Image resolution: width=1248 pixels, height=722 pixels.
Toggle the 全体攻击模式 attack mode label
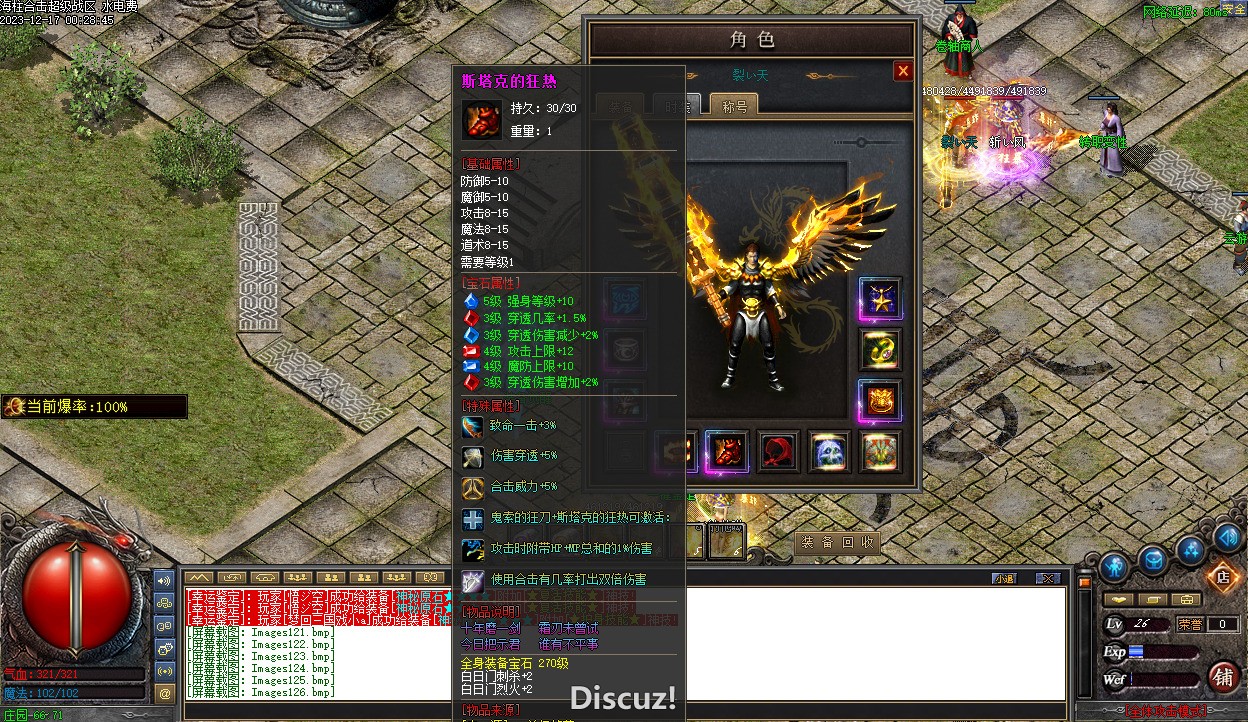point(1165,712)
